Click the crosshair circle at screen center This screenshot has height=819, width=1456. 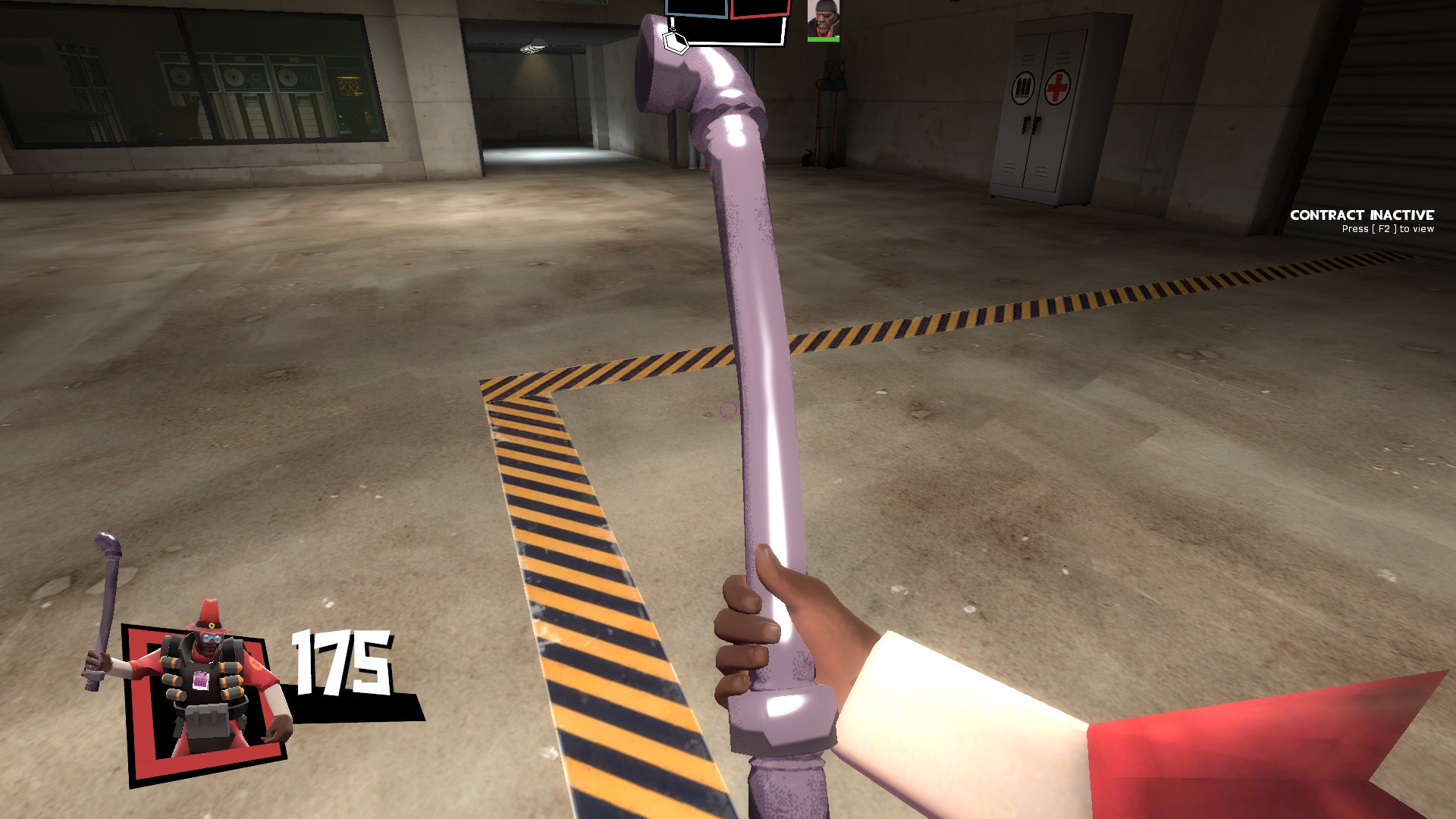click(x=727, y=409)
